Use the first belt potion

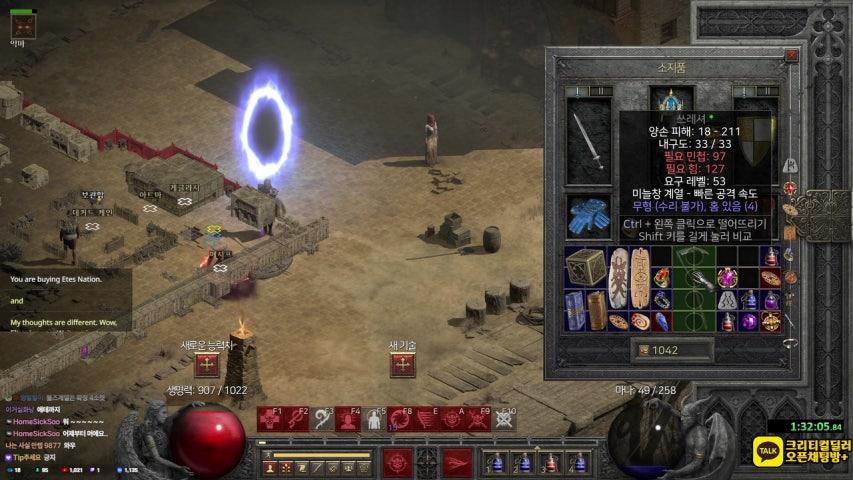(x=496, y=463)
